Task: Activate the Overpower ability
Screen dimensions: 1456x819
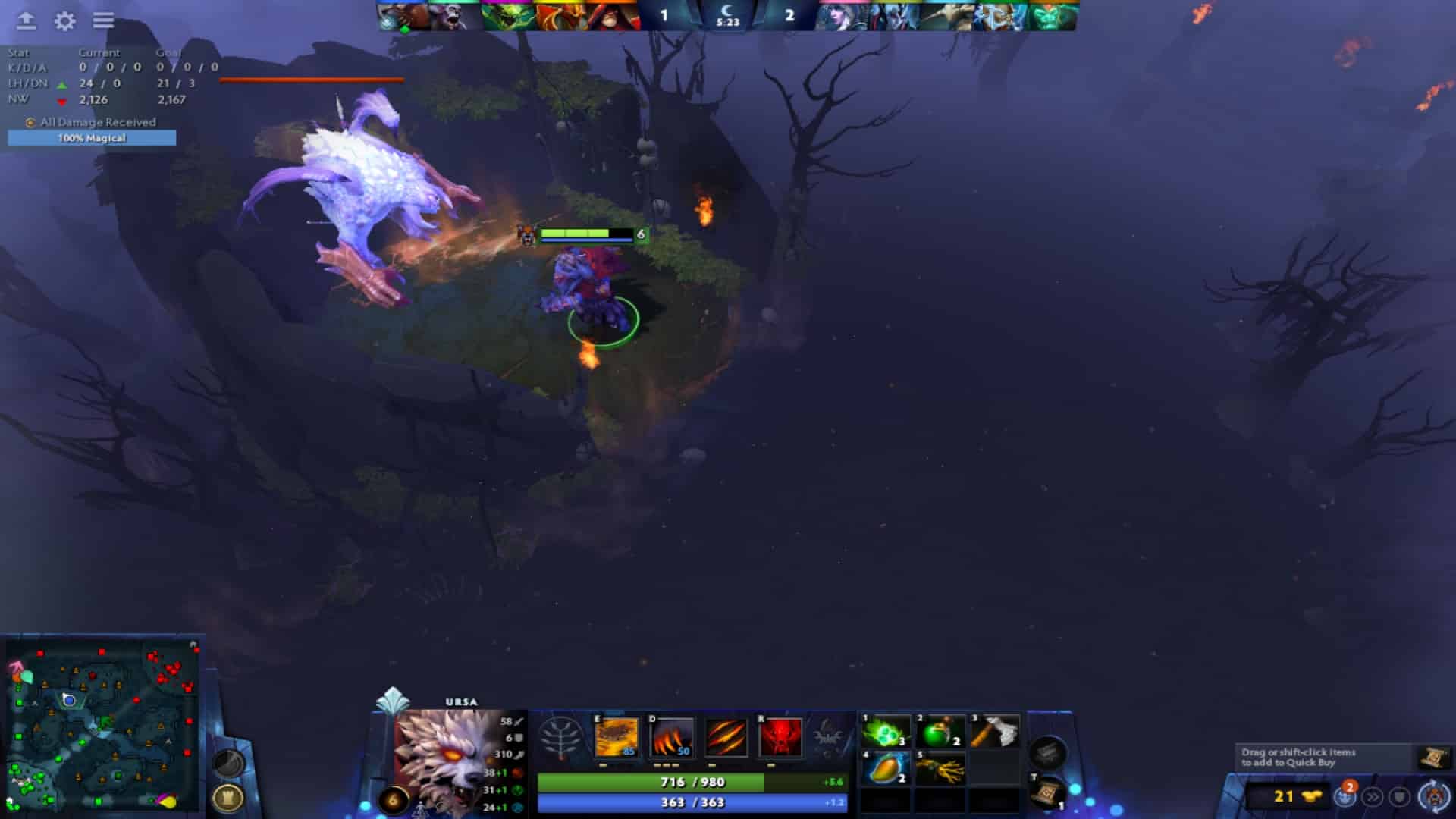Action: click(671, 736)
